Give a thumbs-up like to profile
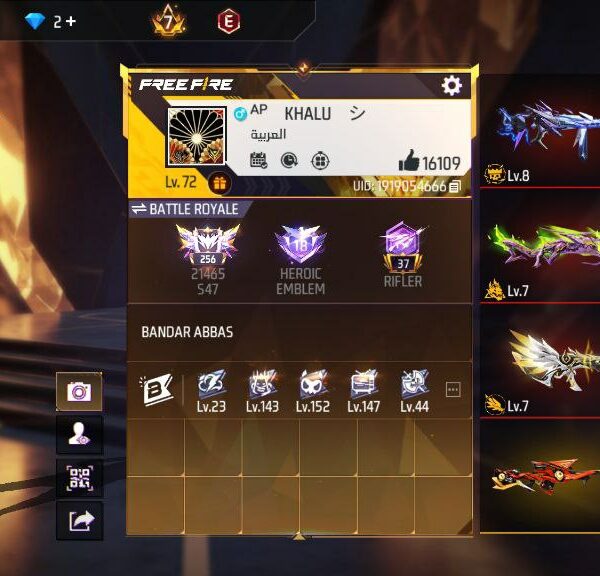The width and height of the screenshot is (600, 576). [x=408, y=161]
